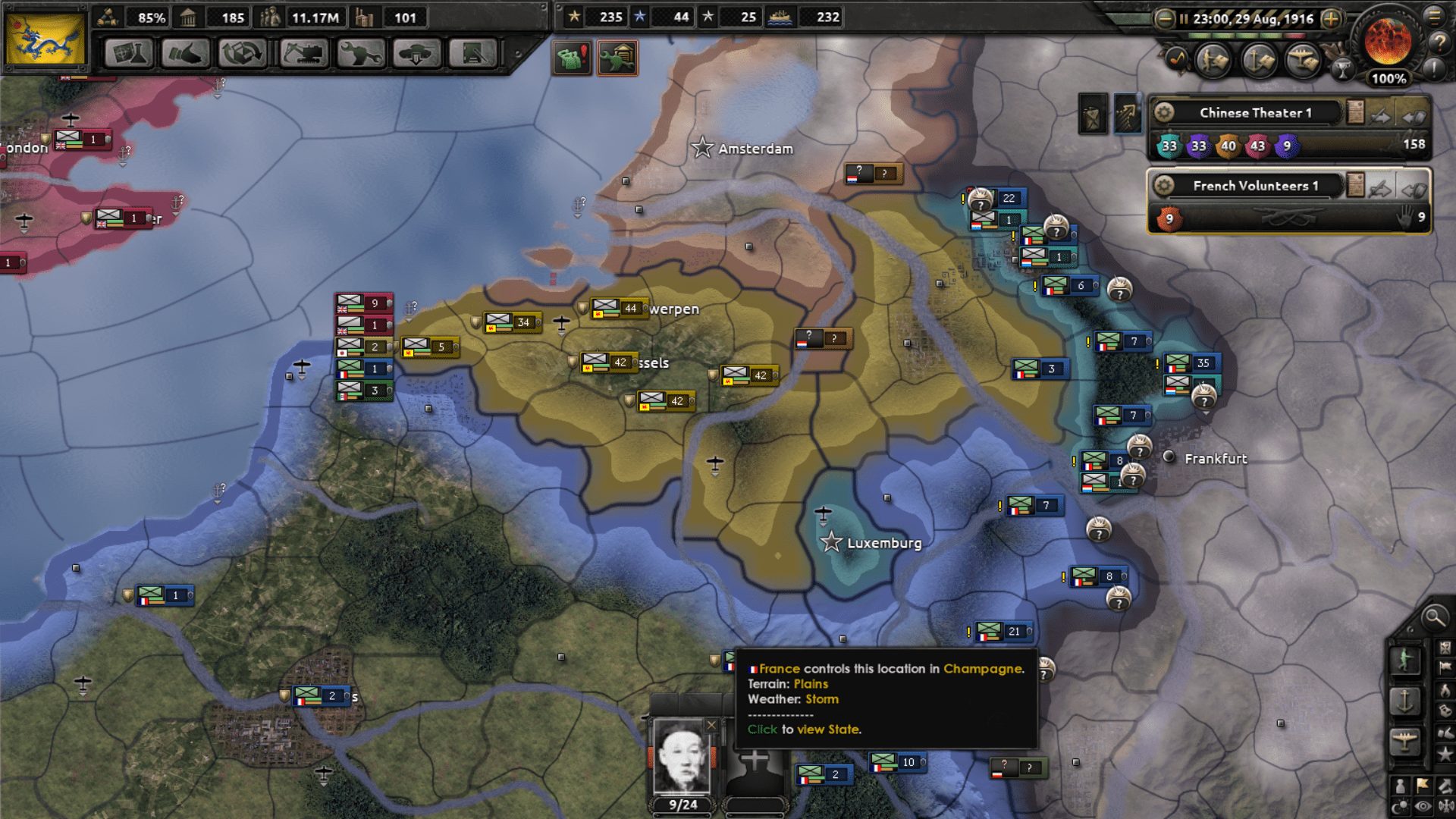The height and width of the screenshot is (819, 1456).
Task: Open the Logistics and Deployment view
Action: pos(417,54)
